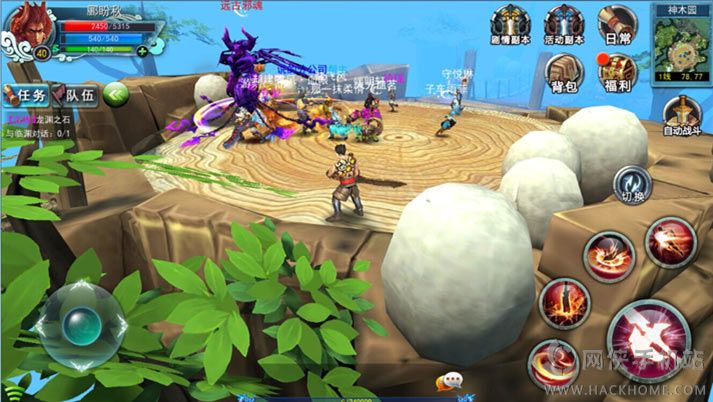Open the chat speech bubble icon

[453, 380]
